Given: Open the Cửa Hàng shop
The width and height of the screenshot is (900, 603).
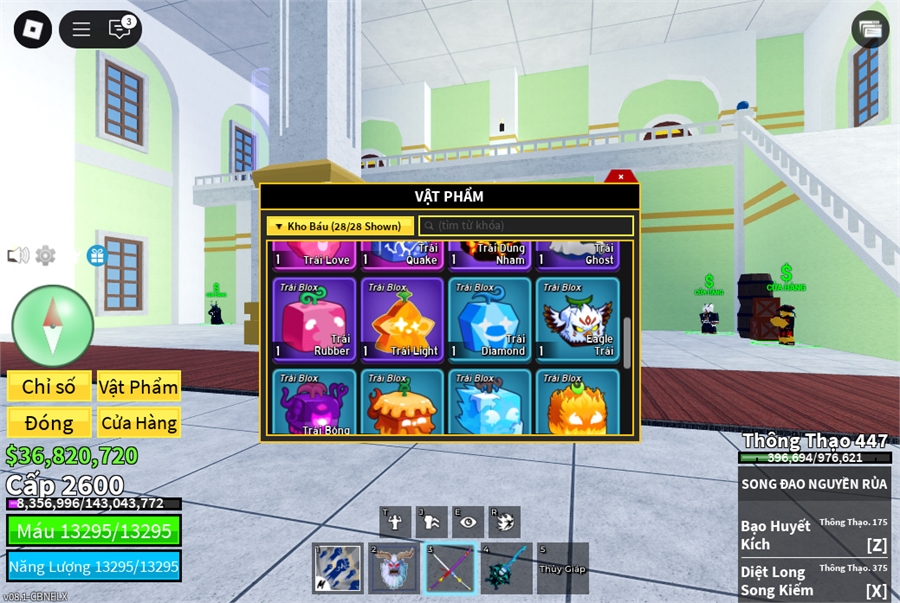Looking at the screenshot, I should coord(138,422).
